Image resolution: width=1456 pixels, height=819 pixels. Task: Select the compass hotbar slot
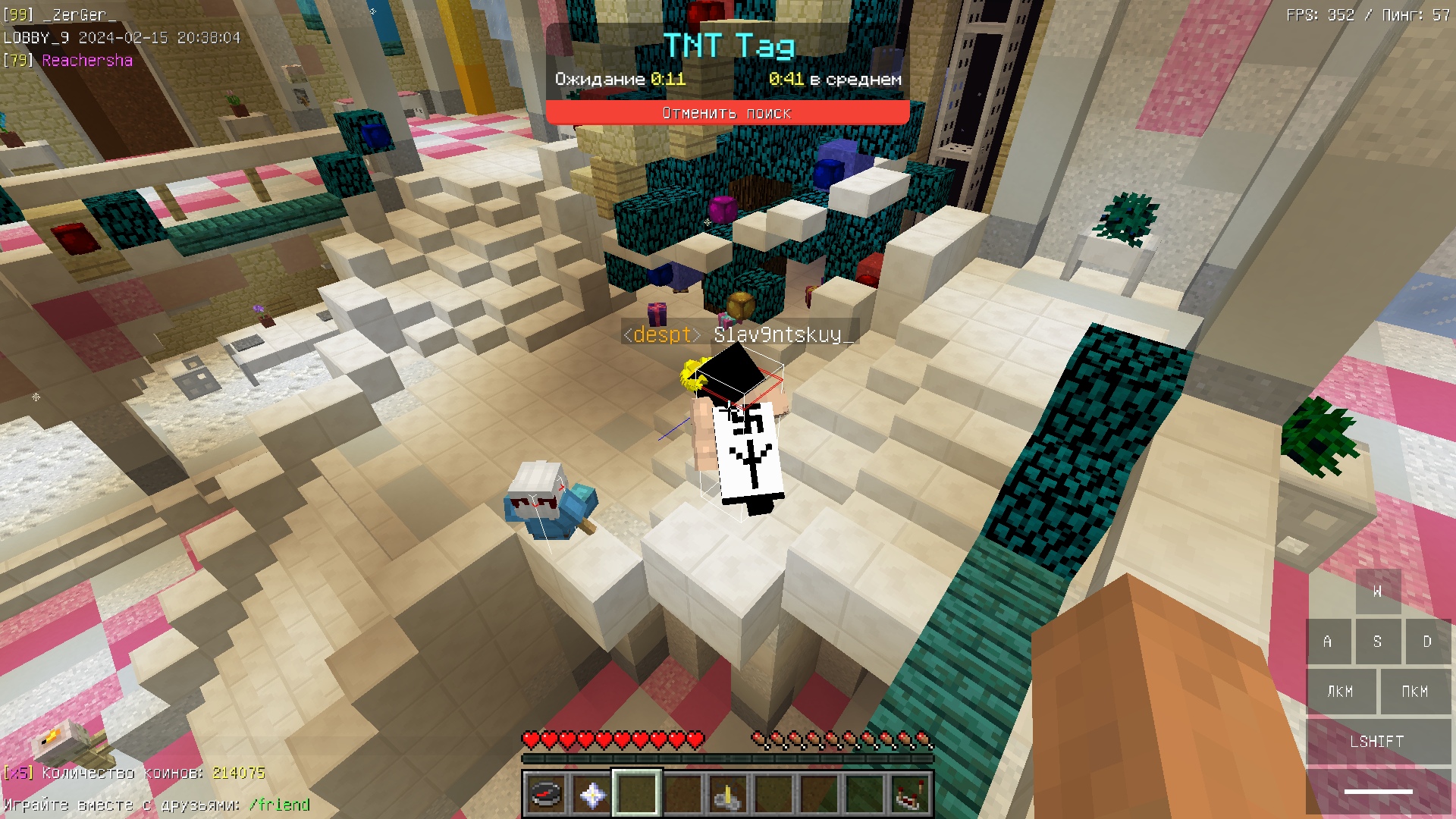tap(545, 795)
